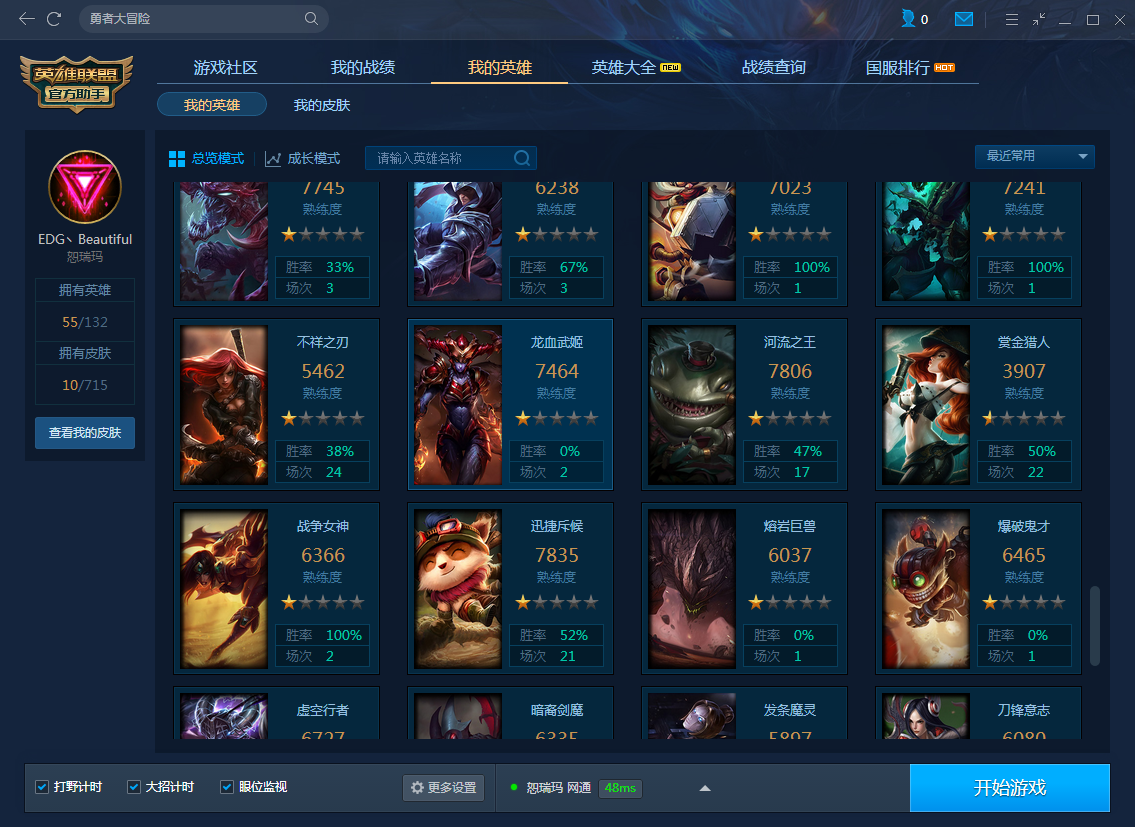This screenshot has width=1135, height=827.
Task: Switch to the 我的皮肤 sub-tab
Action: (322, 105)
